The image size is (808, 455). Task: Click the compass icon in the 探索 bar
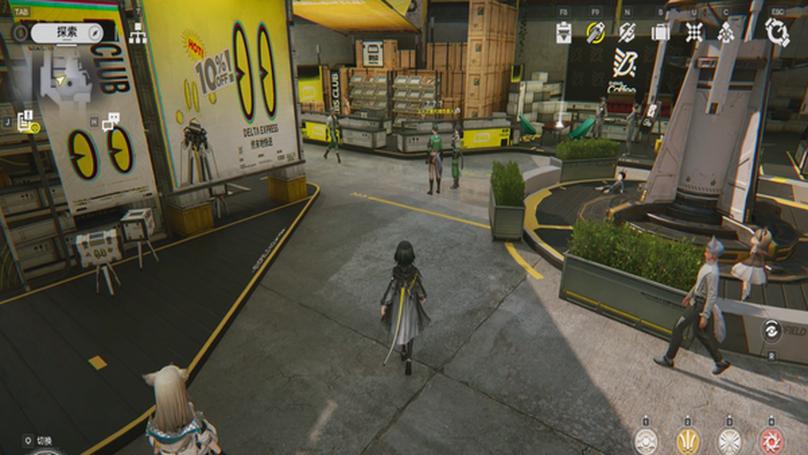point(96,32)
